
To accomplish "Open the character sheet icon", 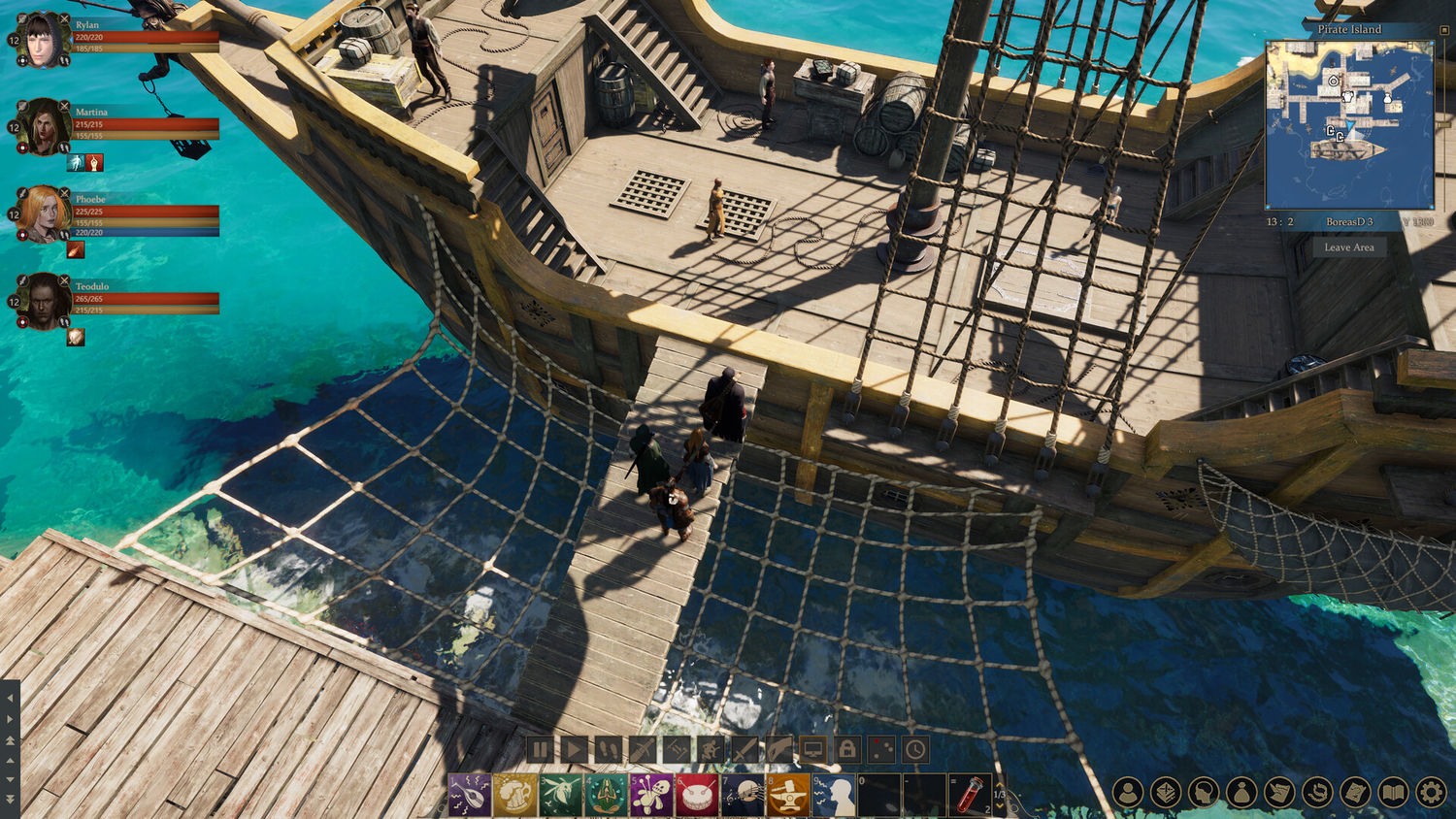I will point(1128,793).
